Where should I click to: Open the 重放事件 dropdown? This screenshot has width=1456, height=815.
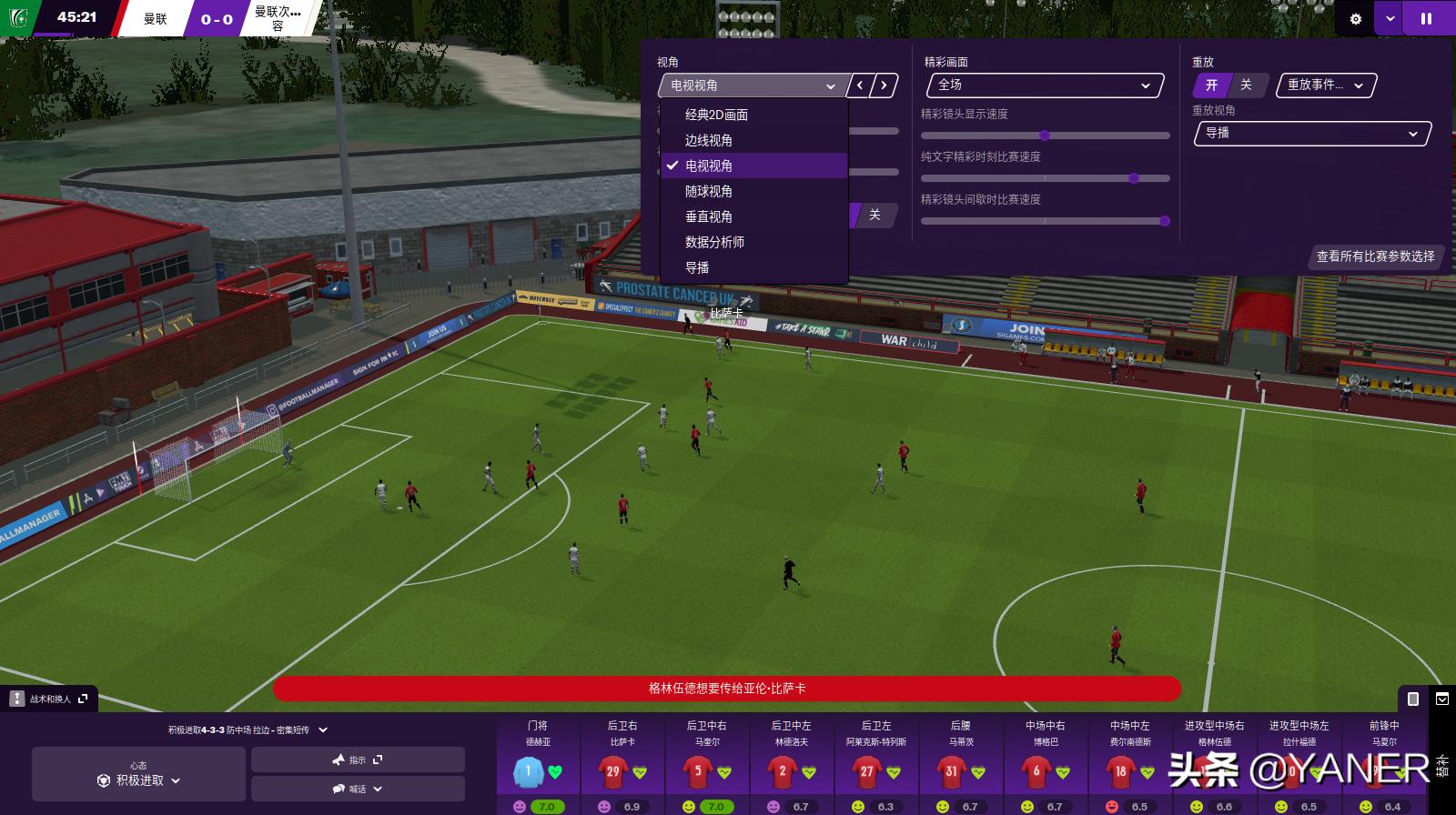pyautogui.click(x=1326, y=86)
